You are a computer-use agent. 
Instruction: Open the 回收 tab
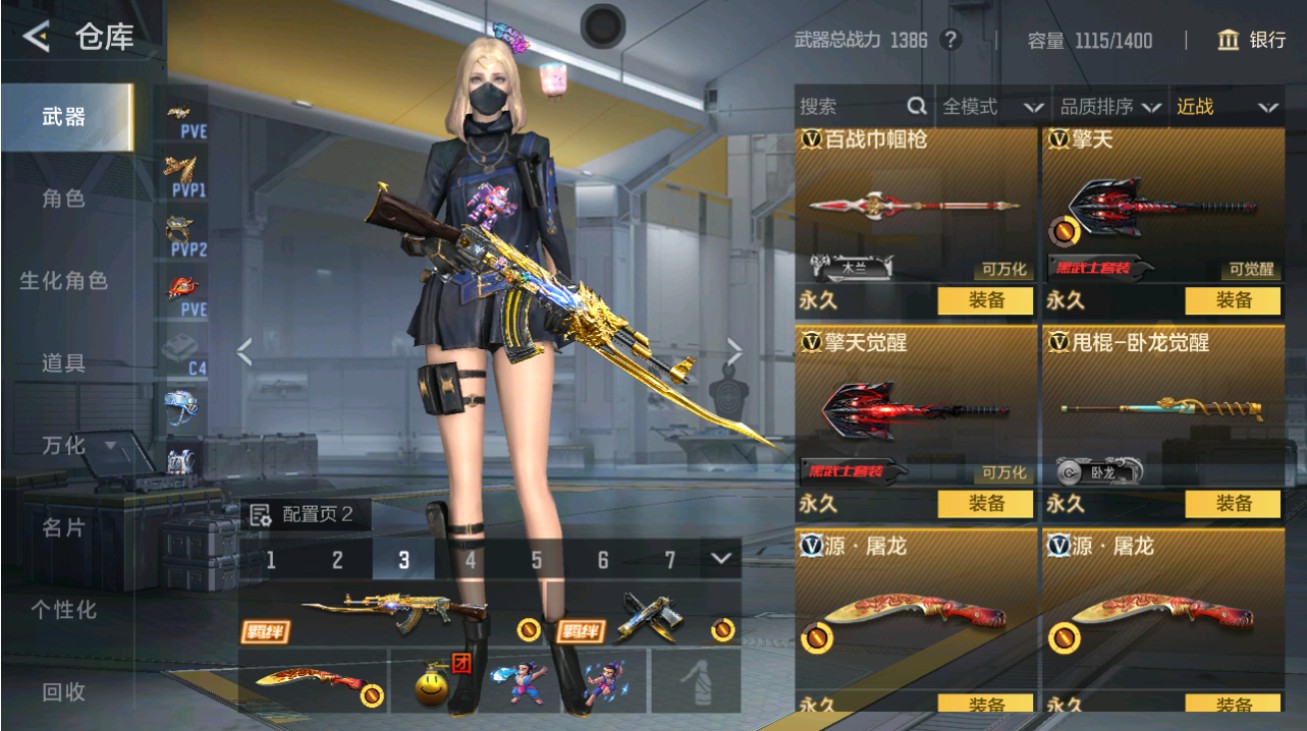click(x=62, y=691)
